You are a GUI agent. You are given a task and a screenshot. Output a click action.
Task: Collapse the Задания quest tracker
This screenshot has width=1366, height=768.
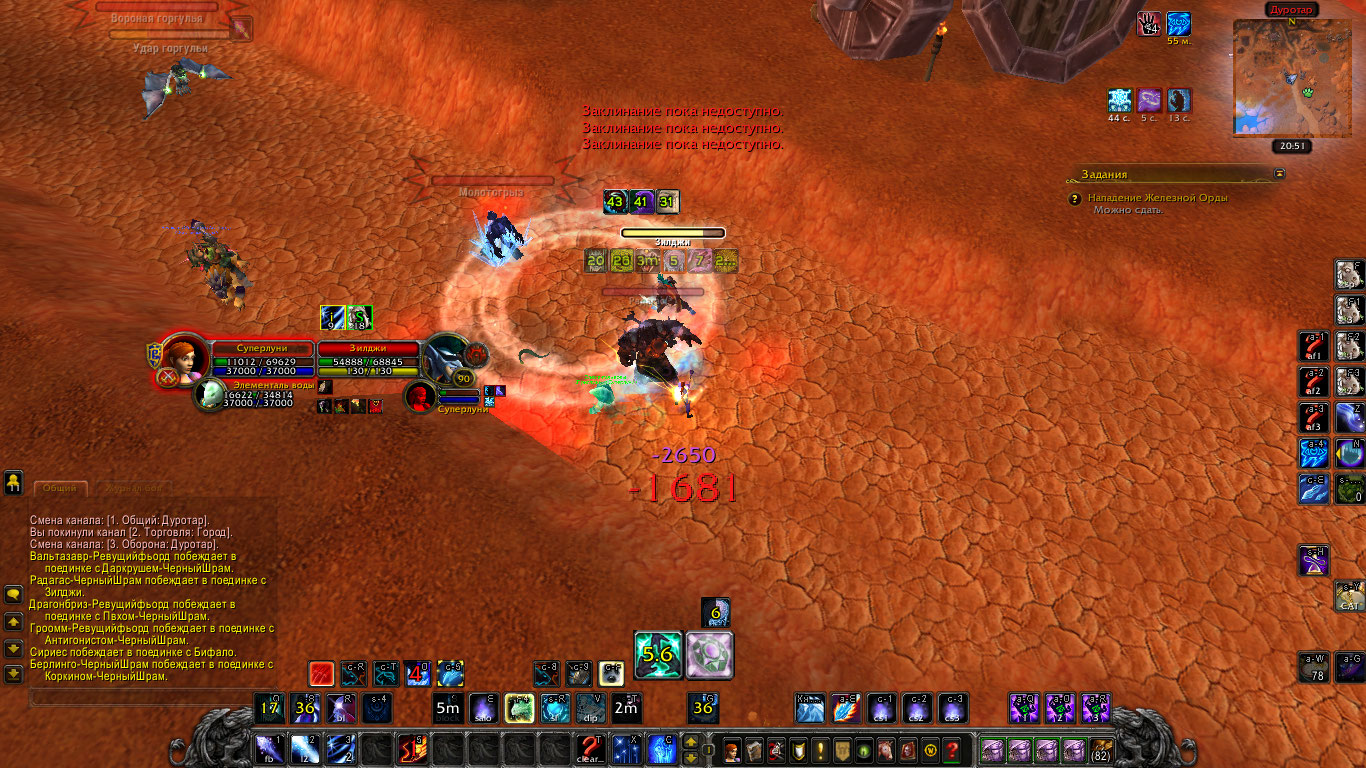tap(1279, 173)
